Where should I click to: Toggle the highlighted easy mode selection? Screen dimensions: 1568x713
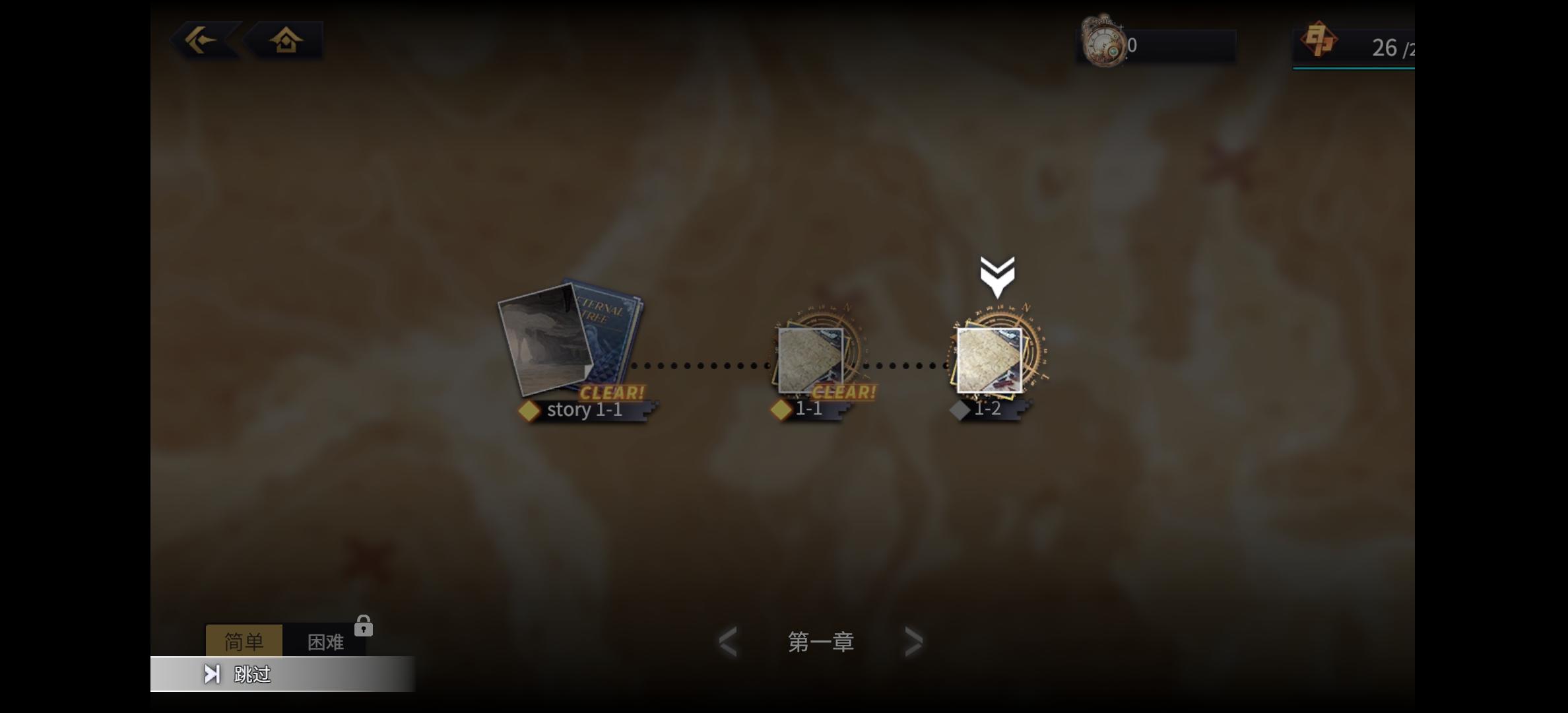(x=245, y=640)
